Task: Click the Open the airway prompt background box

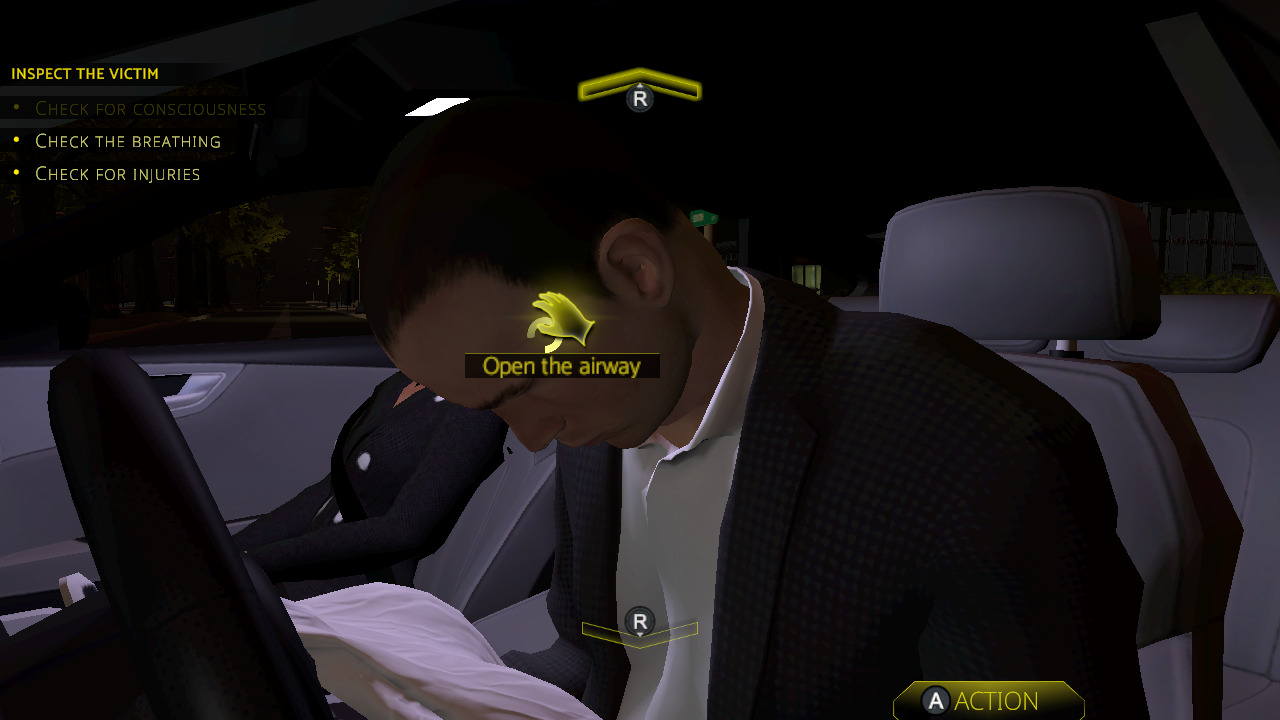Action: click(562, 366)
